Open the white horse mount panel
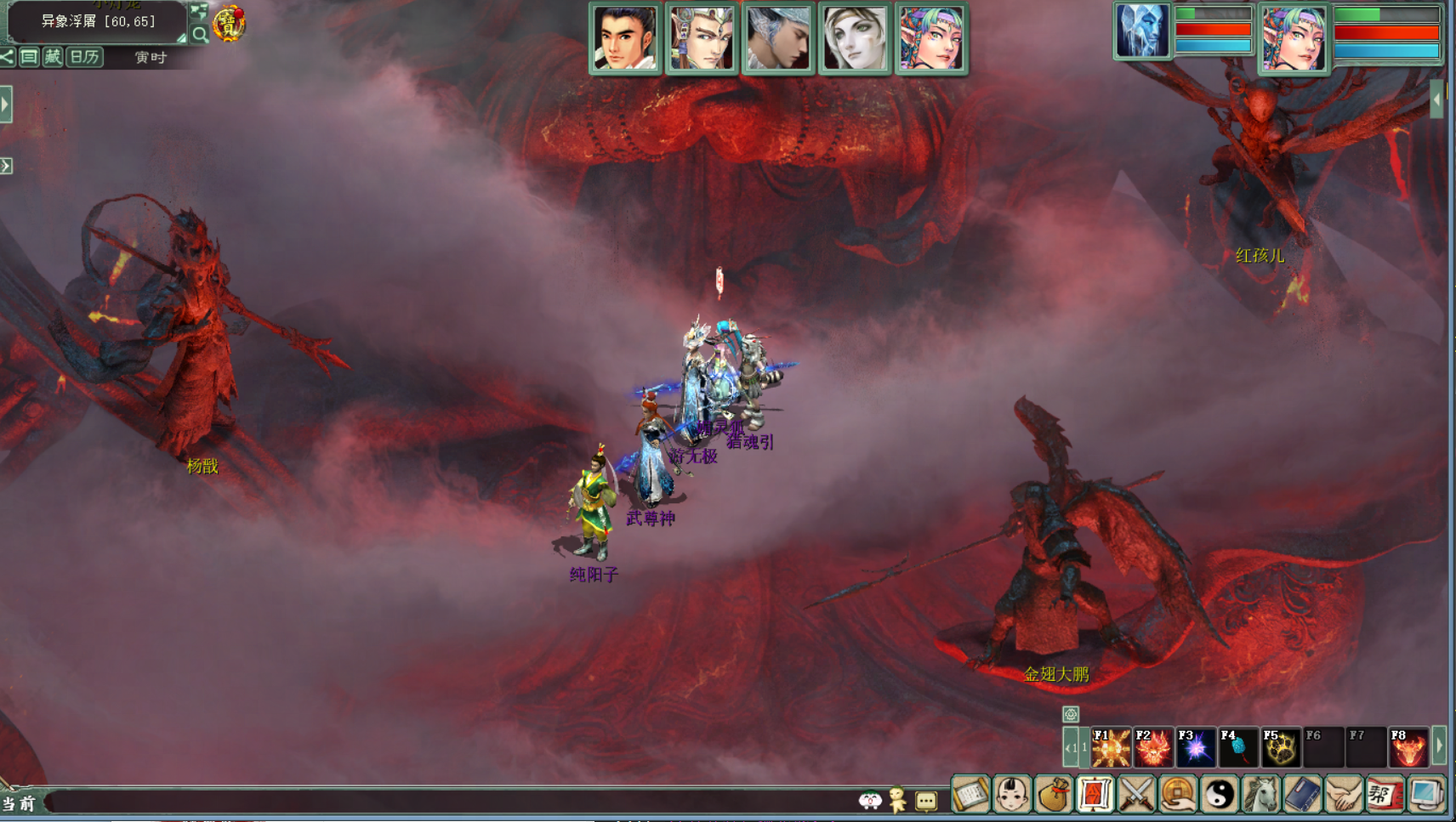 coord(1262,796)
